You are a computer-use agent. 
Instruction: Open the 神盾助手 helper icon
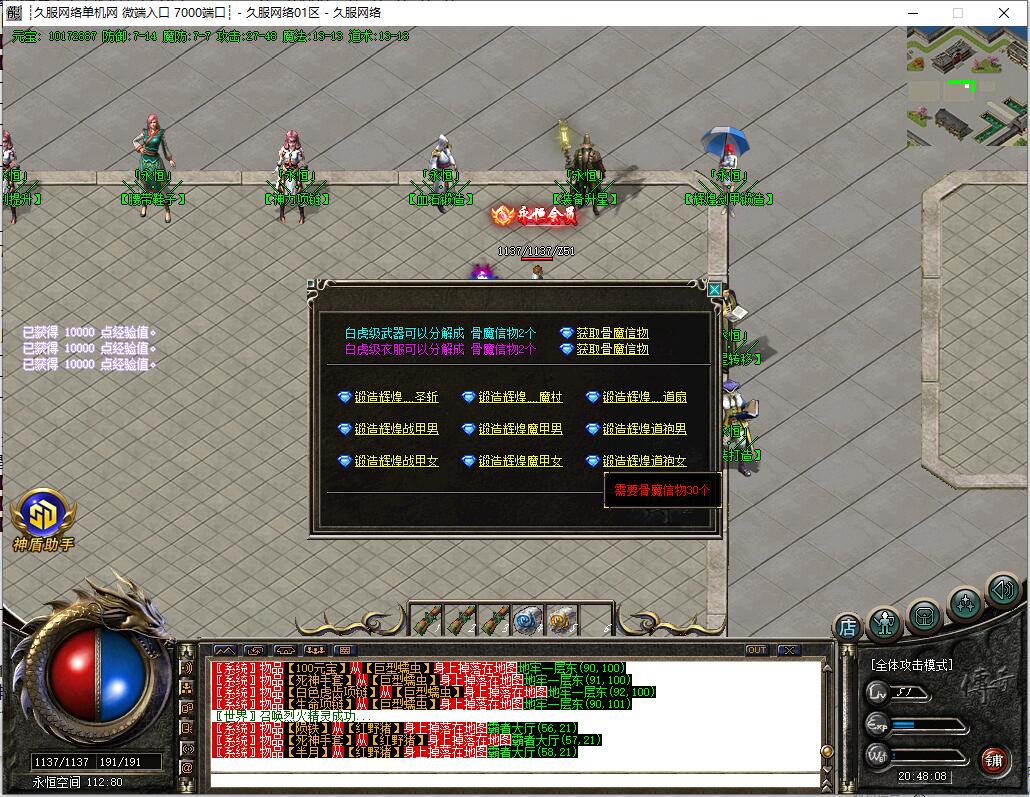[x=42, y=516]
